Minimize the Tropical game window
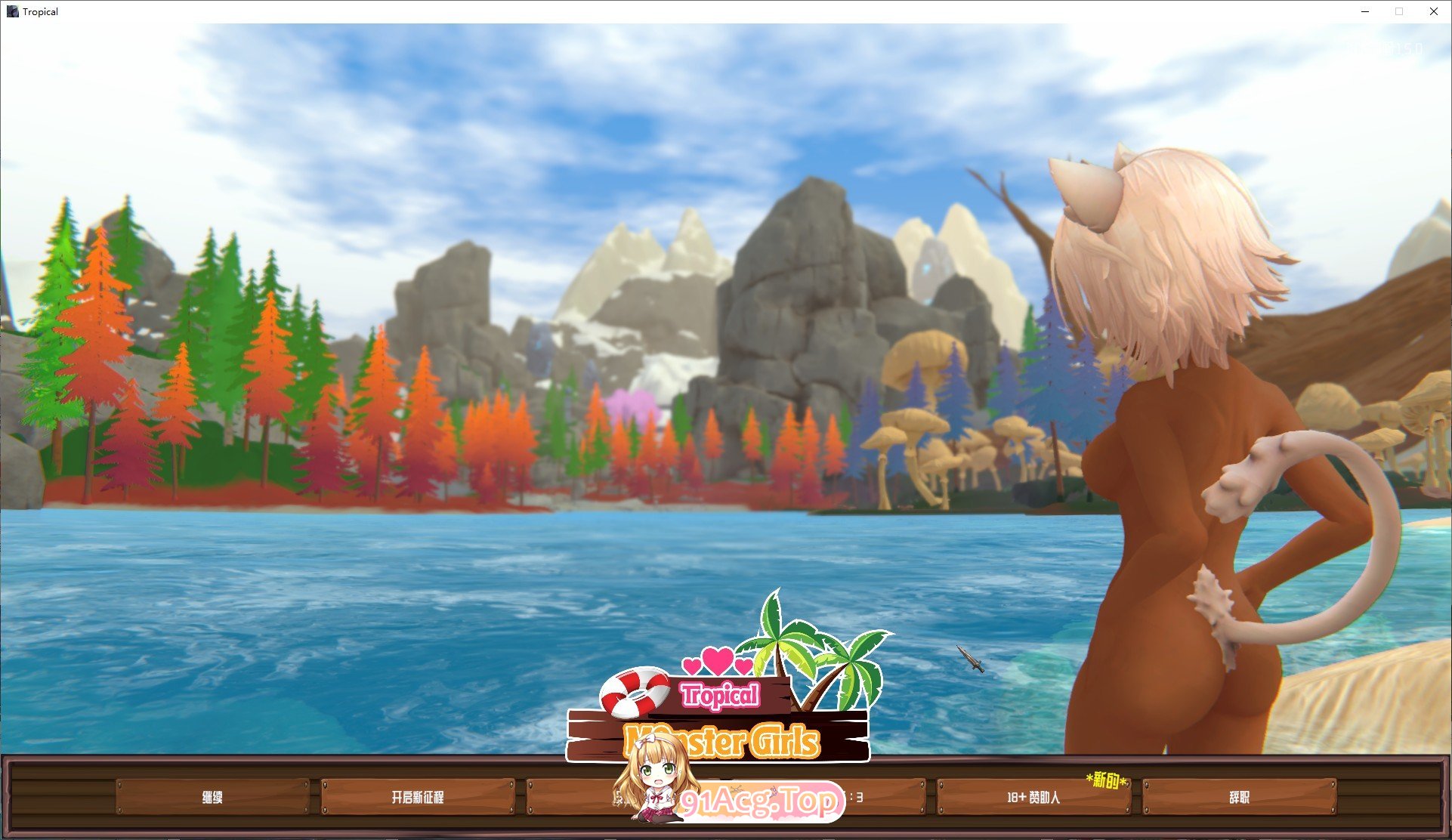Viewport: 1452px width, 840px height. tap(1364, 11)
